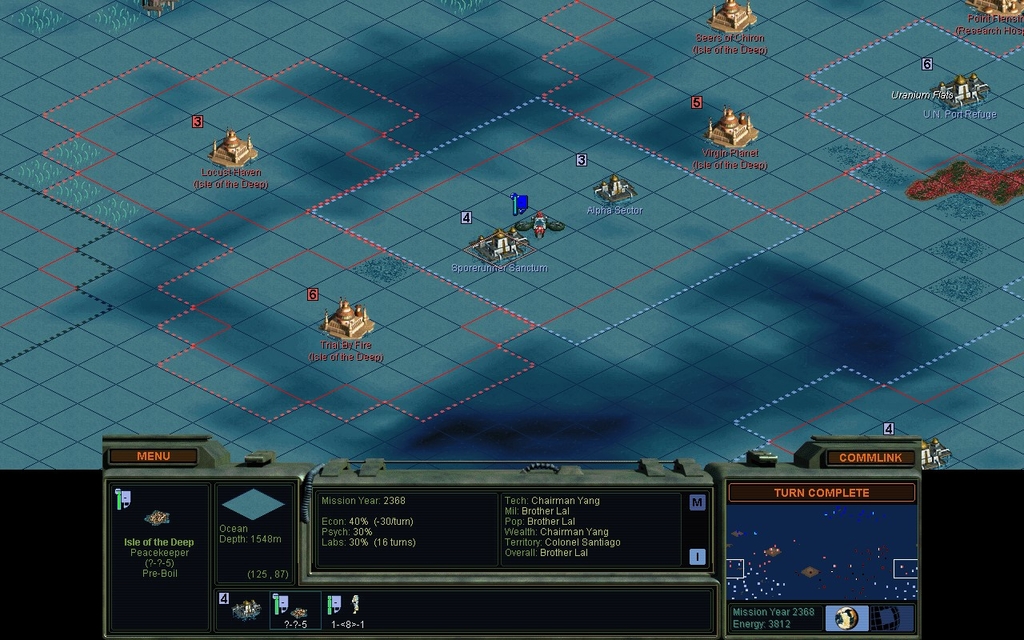
Task: Click the M button in the info panel
Action: [697, 503]
